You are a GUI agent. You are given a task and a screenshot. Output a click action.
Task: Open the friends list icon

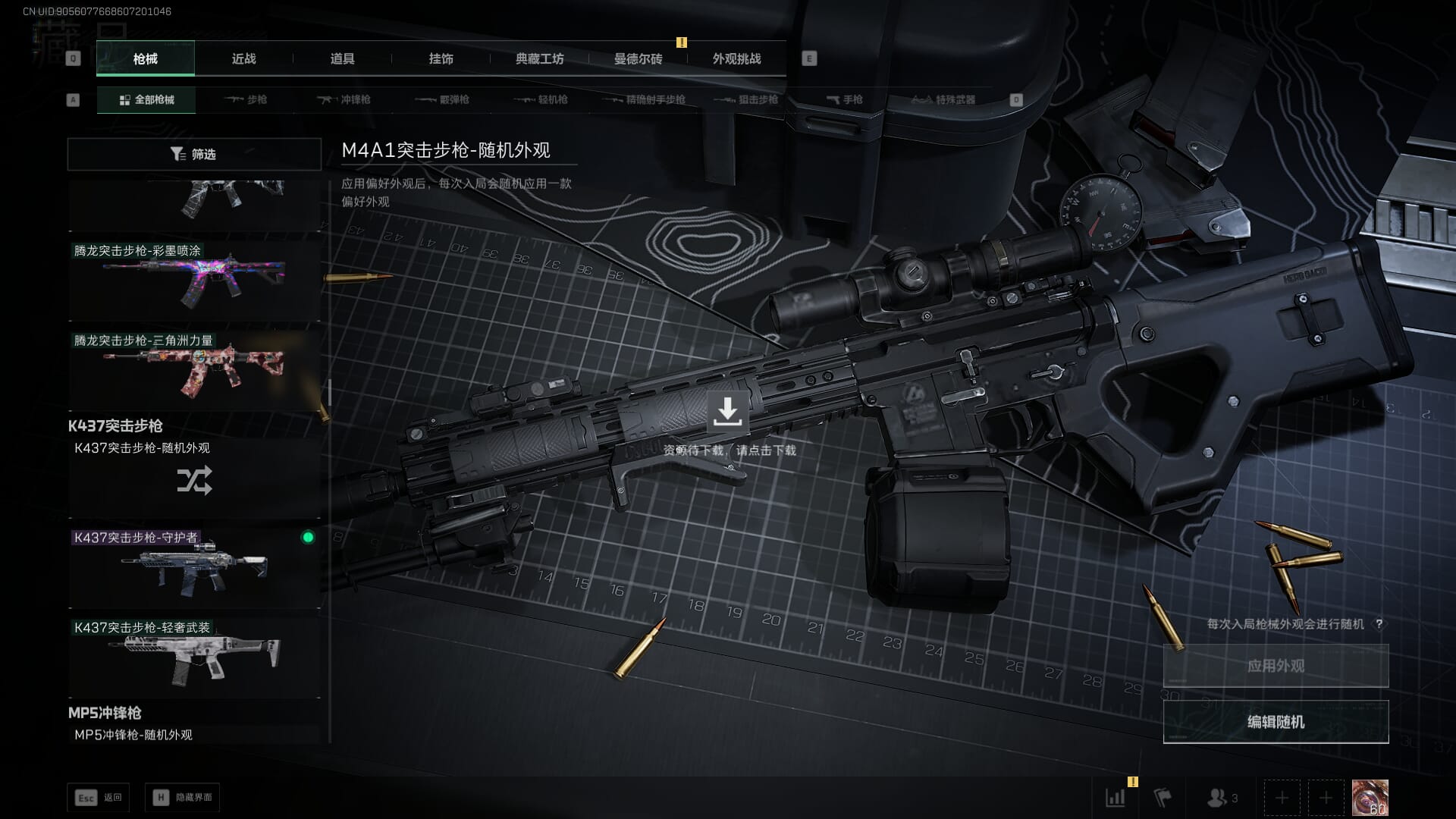(1221, 798)
